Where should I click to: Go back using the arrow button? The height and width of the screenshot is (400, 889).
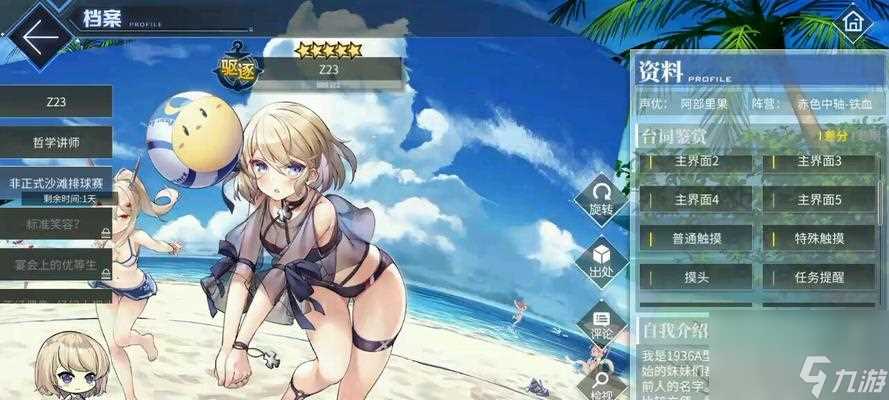40,38
